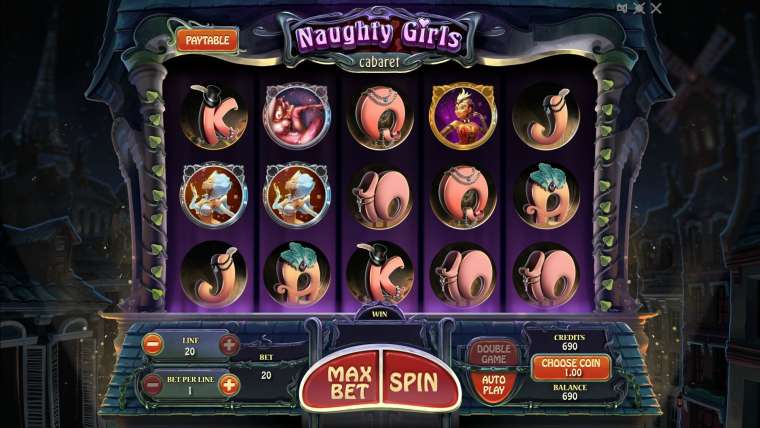
Task: Lower the bet per line
Action: (x=153, y=384)
